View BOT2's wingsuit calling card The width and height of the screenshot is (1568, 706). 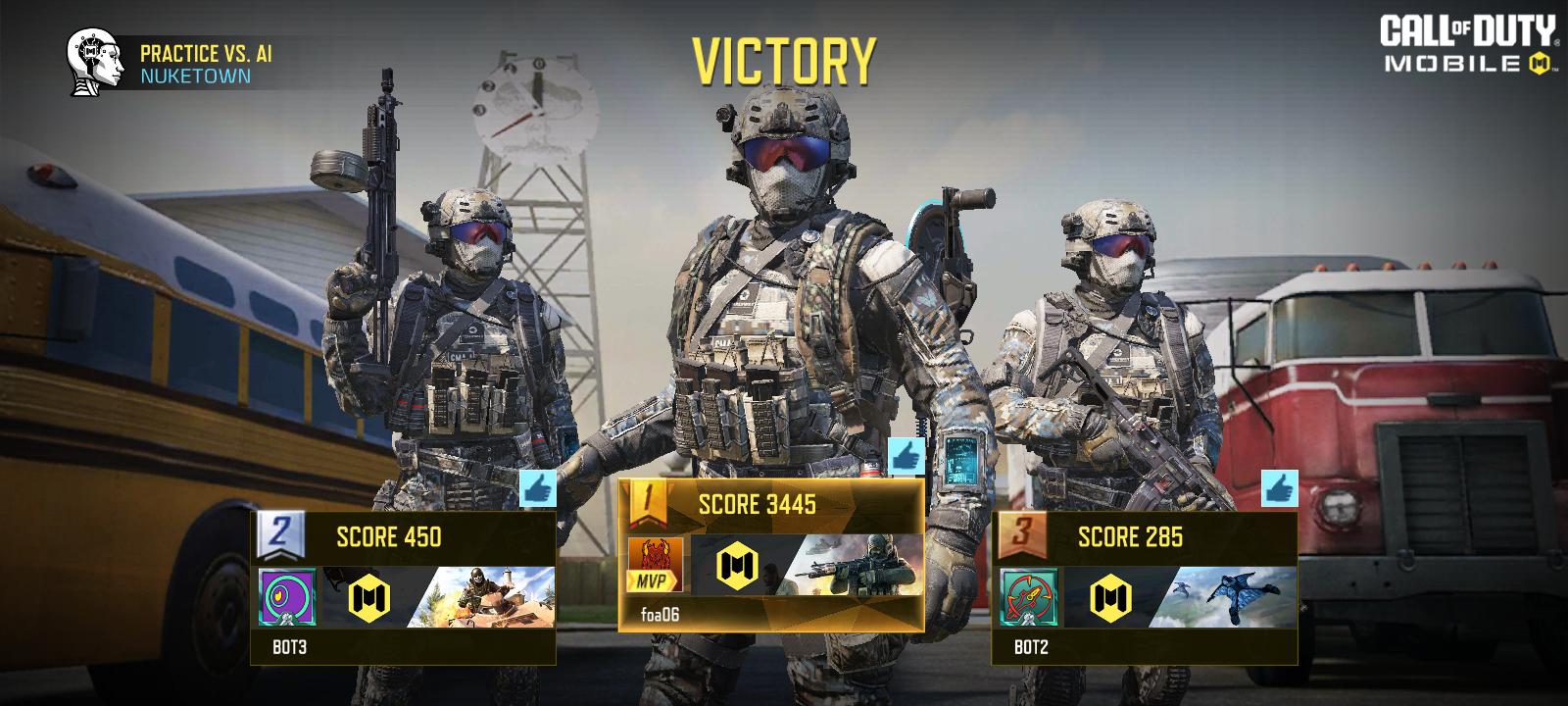1225,597
